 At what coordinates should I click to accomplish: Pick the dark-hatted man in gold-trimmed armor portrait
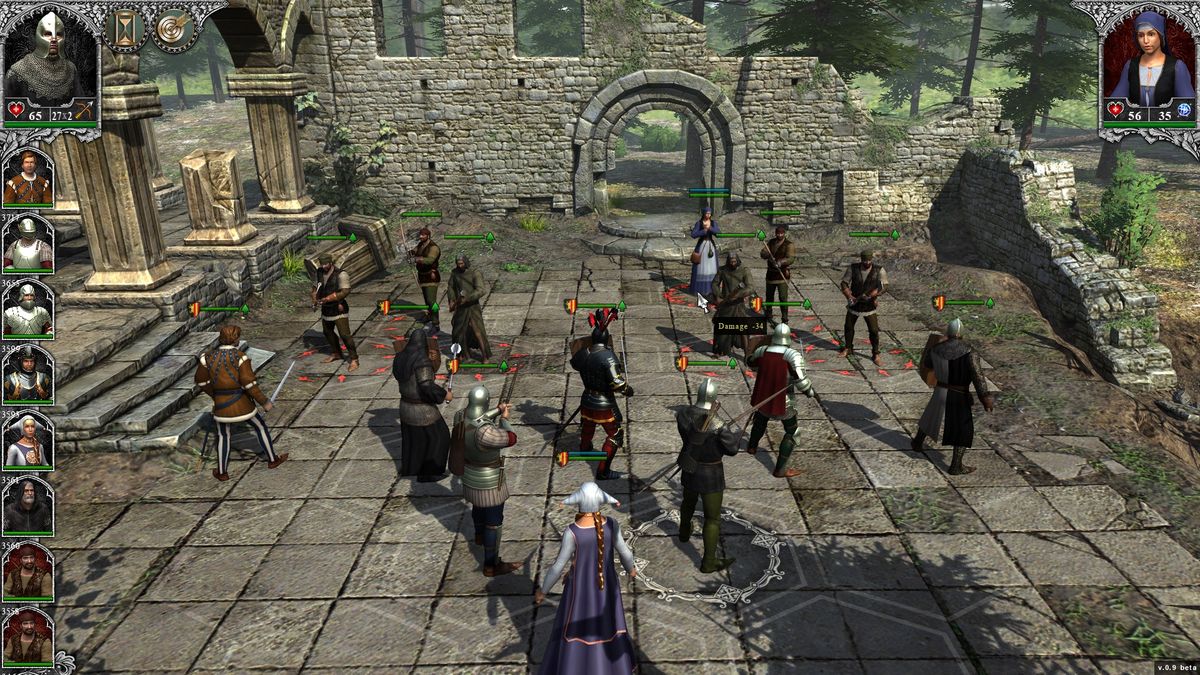tap(27, 375)
